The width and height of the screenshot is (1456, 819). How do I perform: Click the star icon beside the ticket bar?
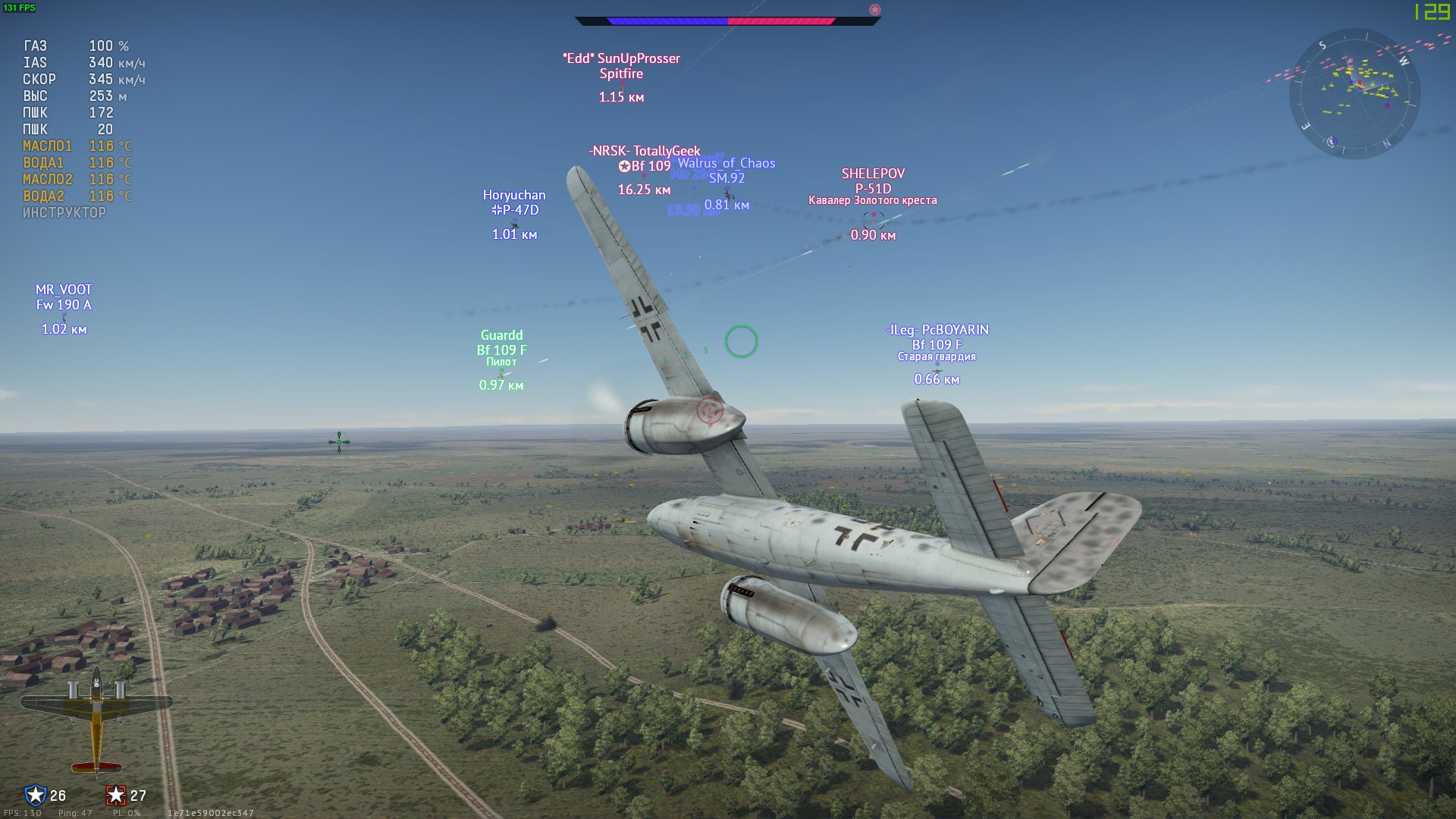coord(874,10)
